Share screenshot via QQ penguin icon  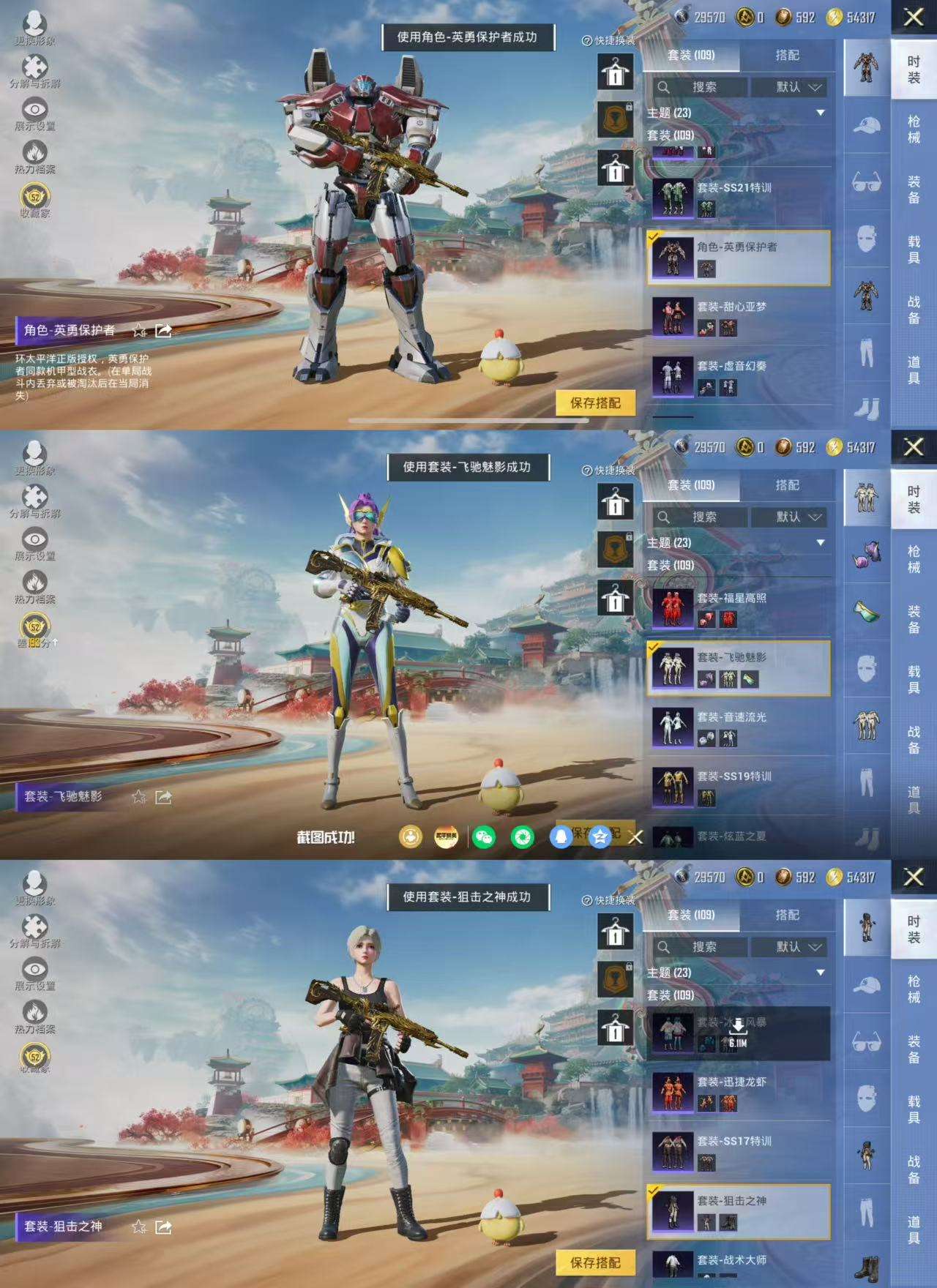coord(561,837)
